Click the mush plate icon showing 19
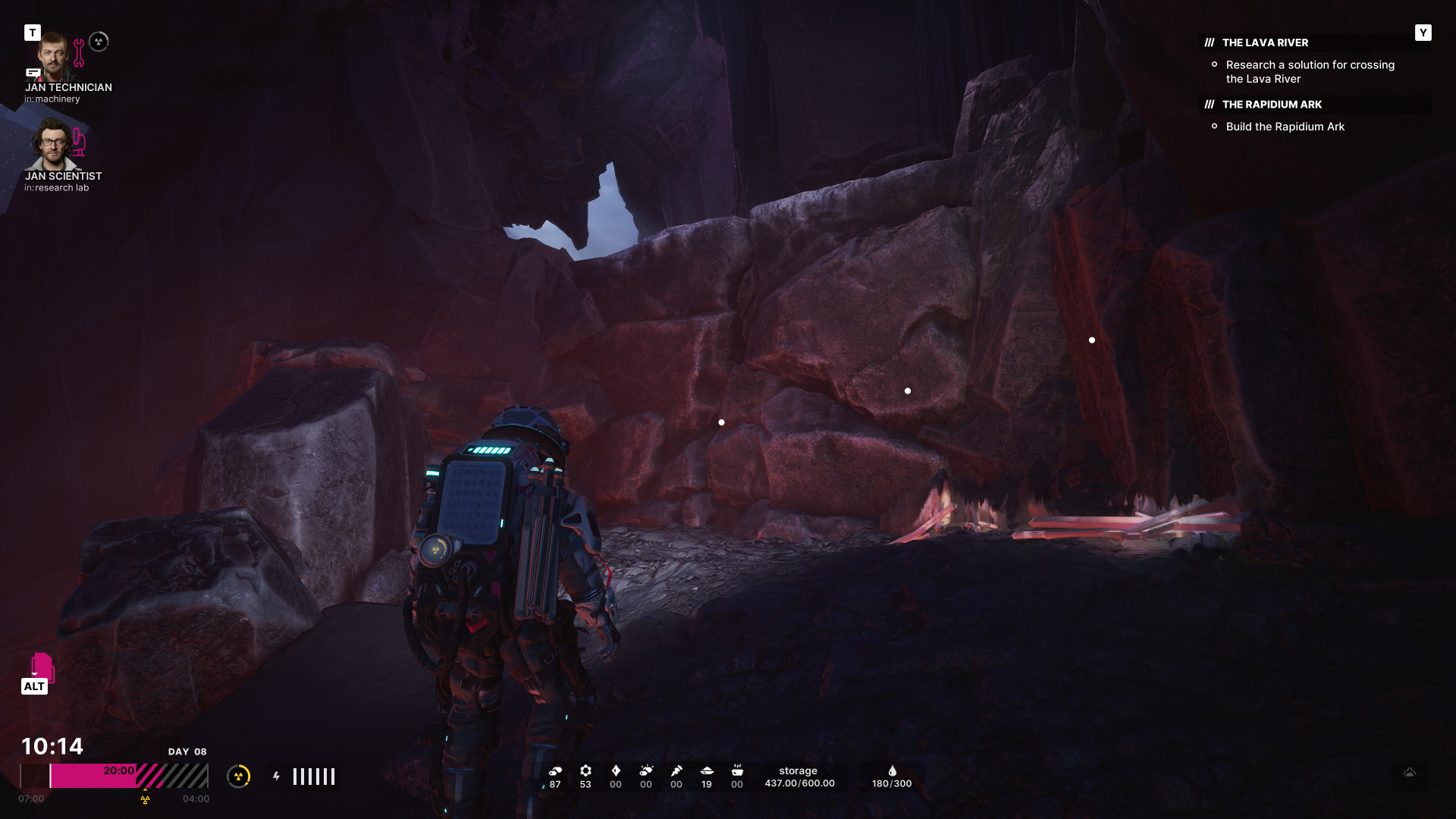The height and width of the screenshot is (819, 1456). 707,770
